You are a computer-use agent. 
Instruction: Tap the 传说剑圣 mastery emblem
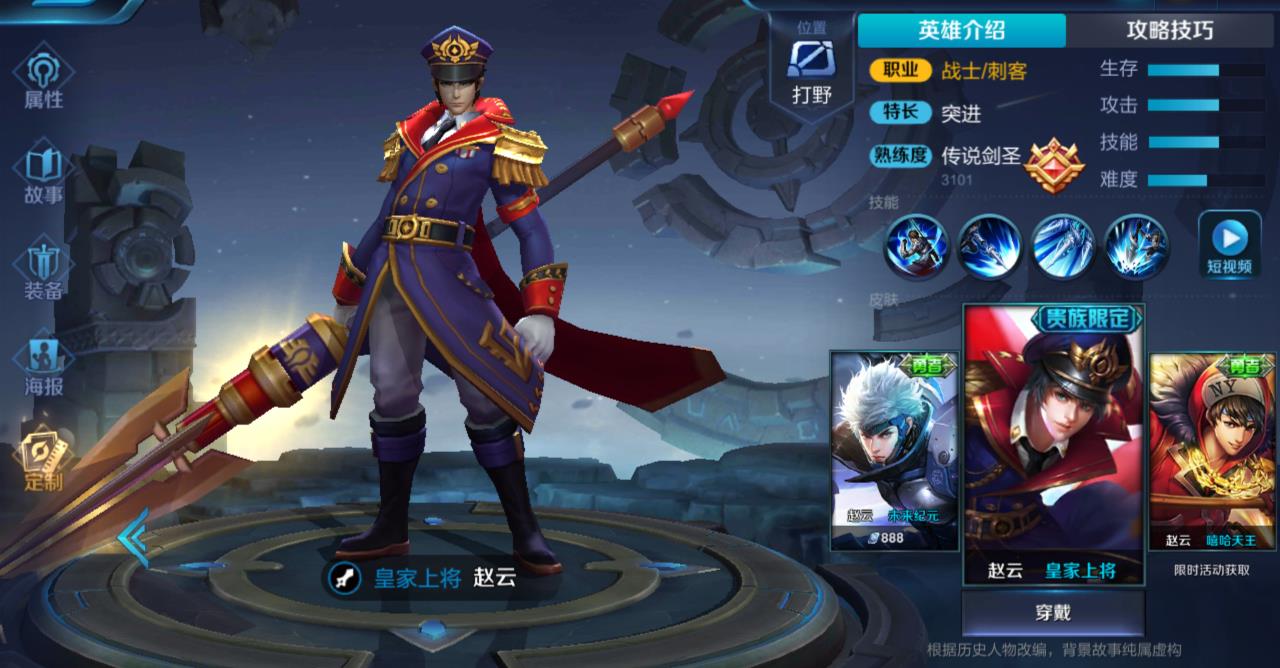tap(1054, 165)
